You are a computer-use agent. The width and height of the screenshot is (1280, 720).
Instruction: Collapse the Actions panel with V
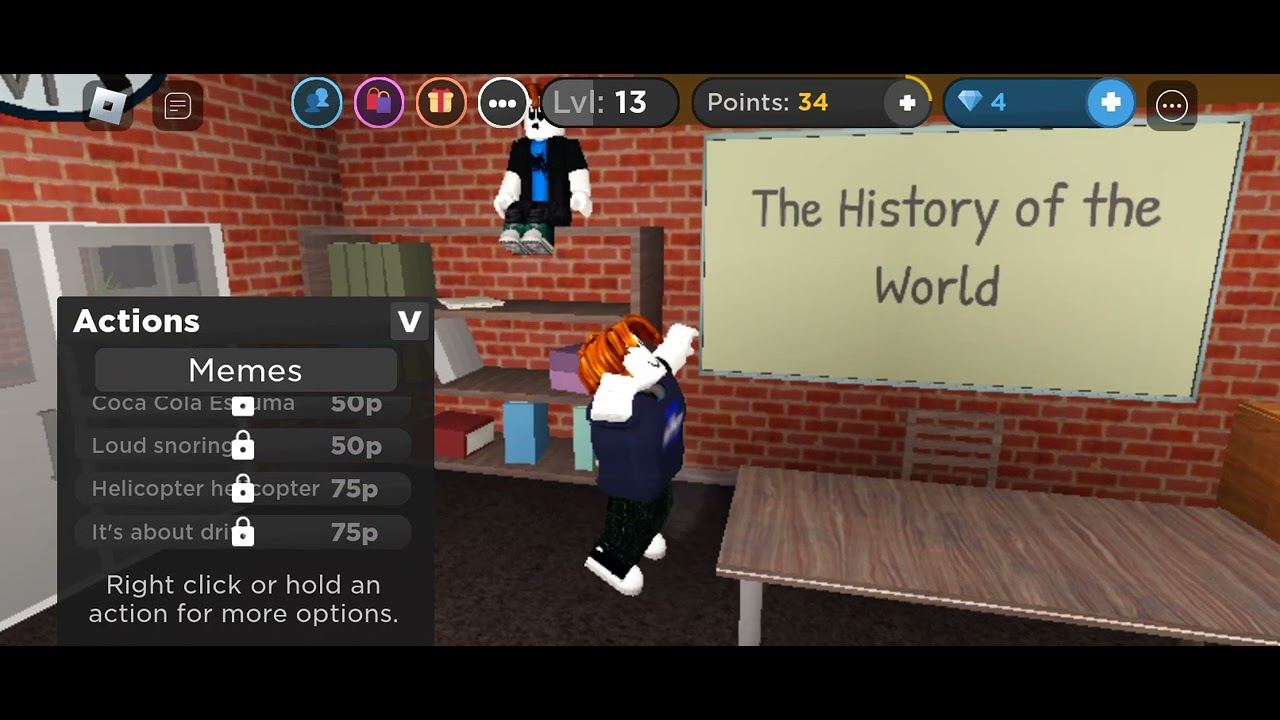(409, 322)
